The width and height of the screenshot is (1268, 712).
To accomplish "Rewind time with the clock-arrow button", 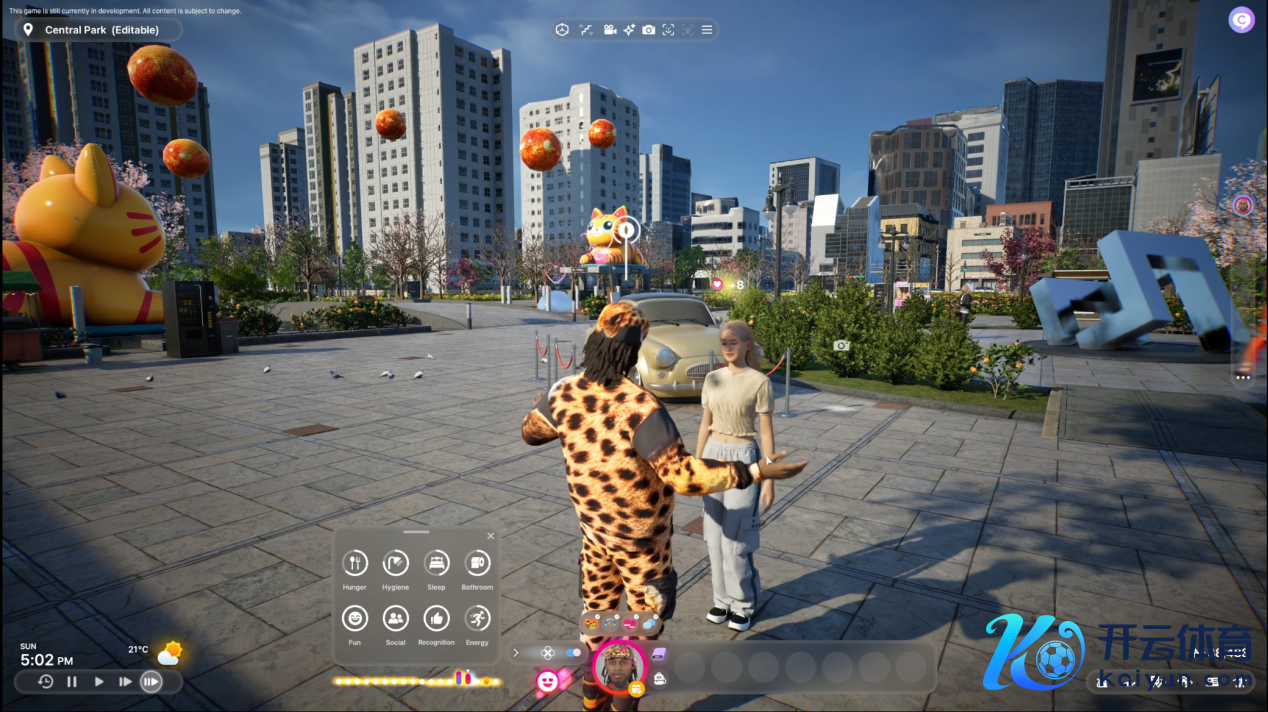I will coord(46,682).
